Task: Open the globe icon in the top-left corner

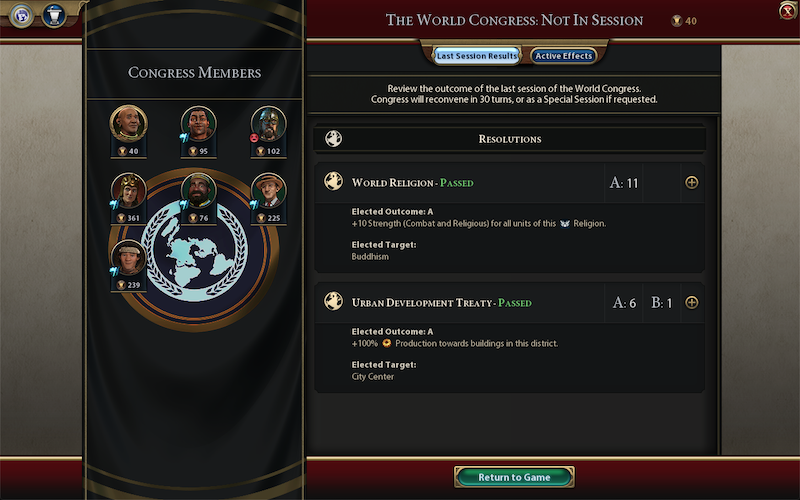Action: click(22, 17)
